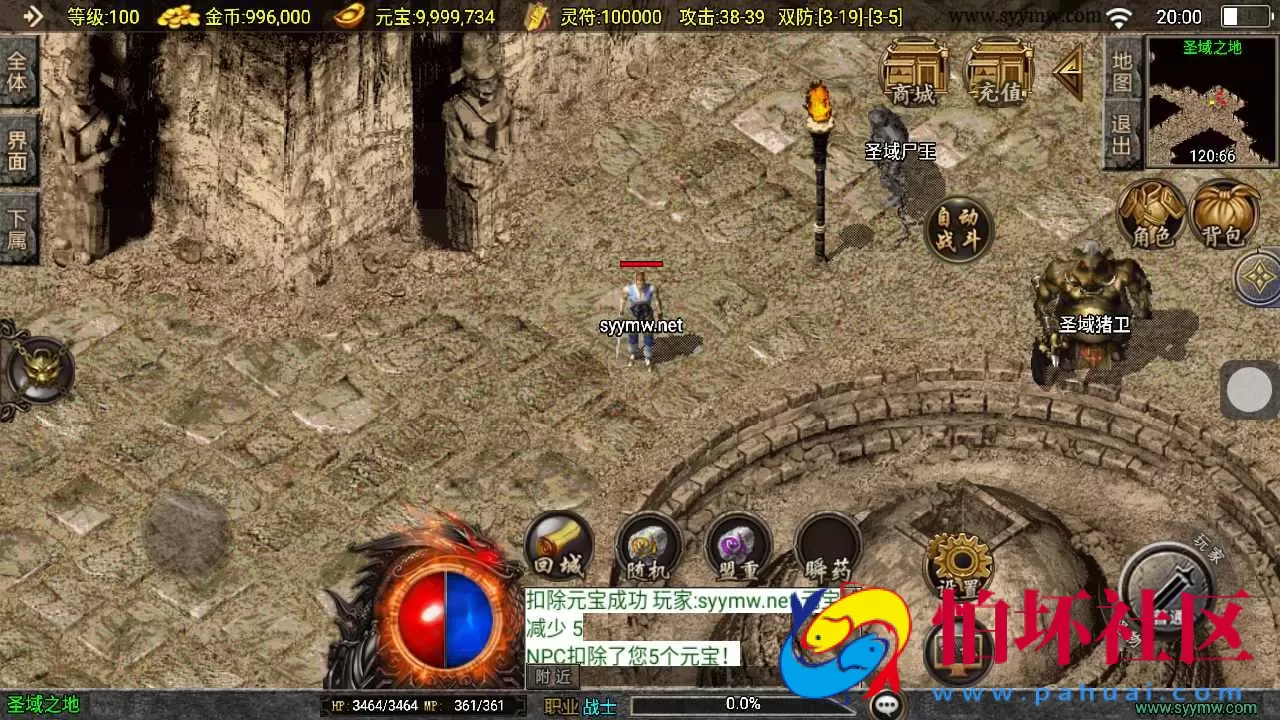Open the 充值 recharge button
1280x720 pixels.
point(996,72)
